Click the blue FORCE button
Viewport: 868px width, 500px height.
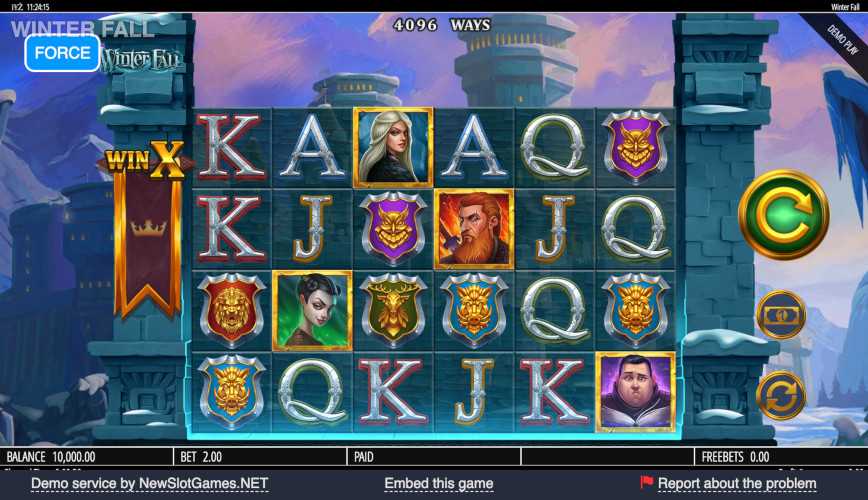[62, 52]
